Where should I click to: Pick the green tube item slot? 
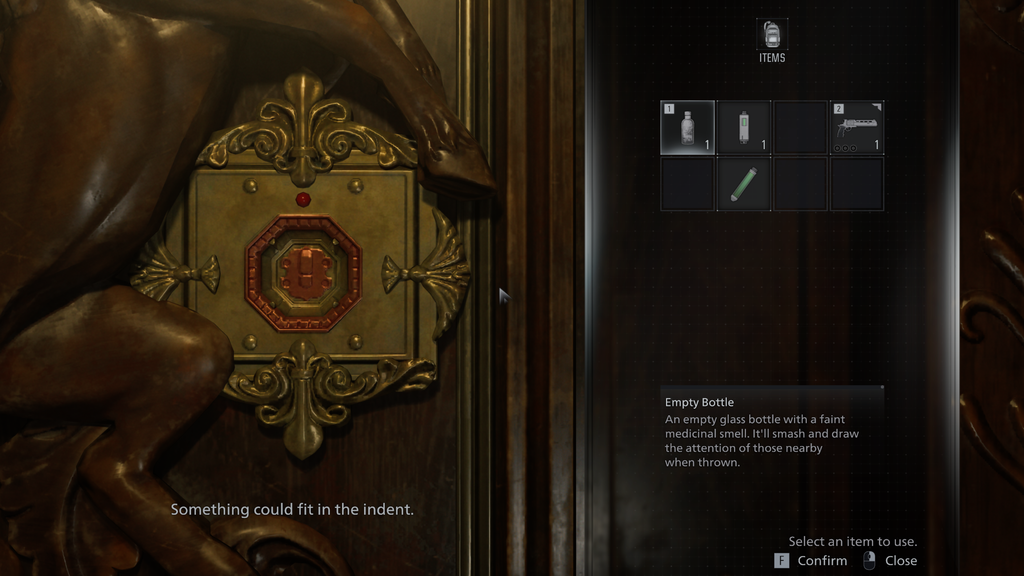[x=743, y=184]
